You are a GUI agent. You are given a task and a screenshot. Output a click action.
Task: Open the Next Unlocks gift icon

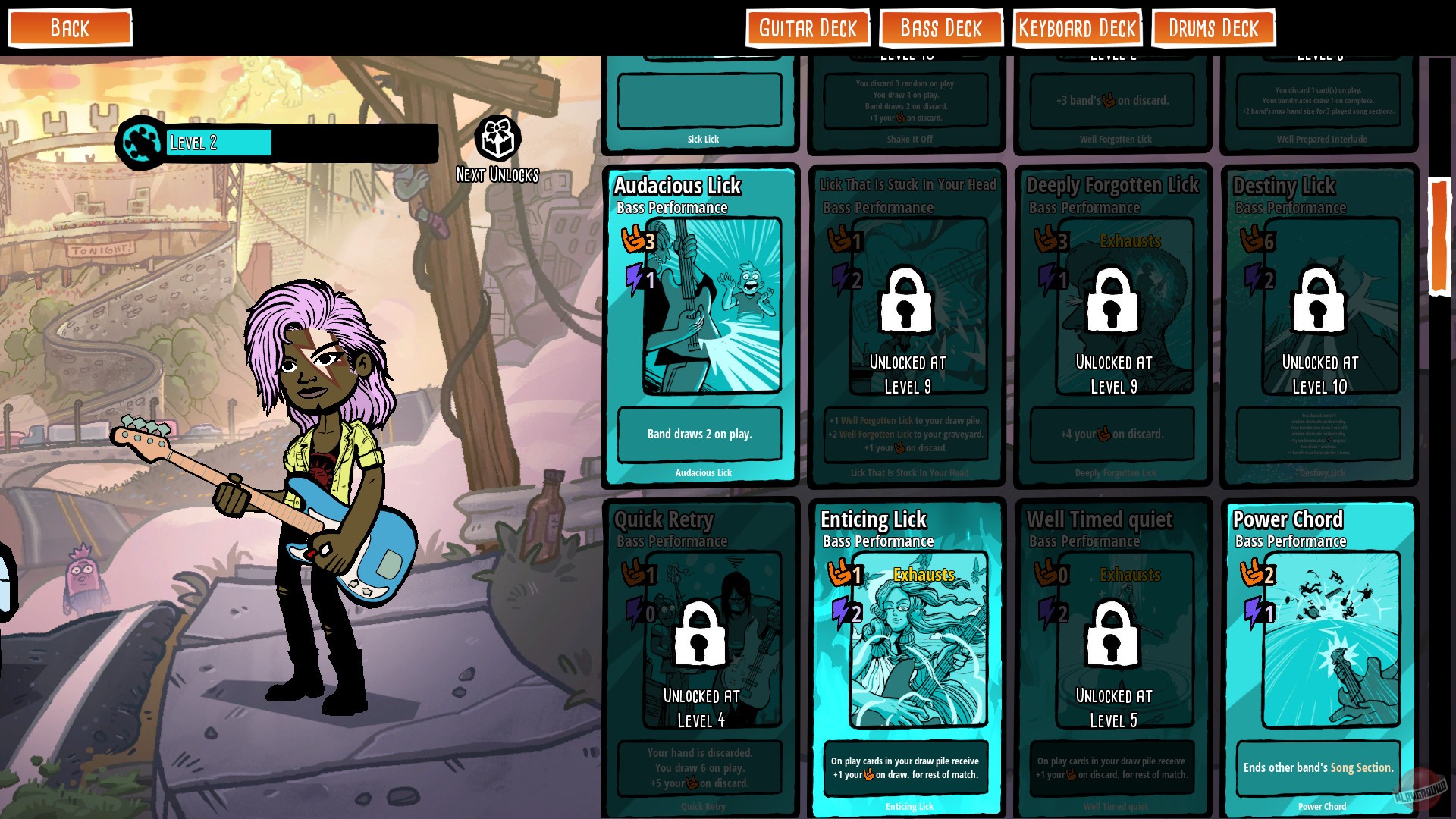tap(498, 136)
